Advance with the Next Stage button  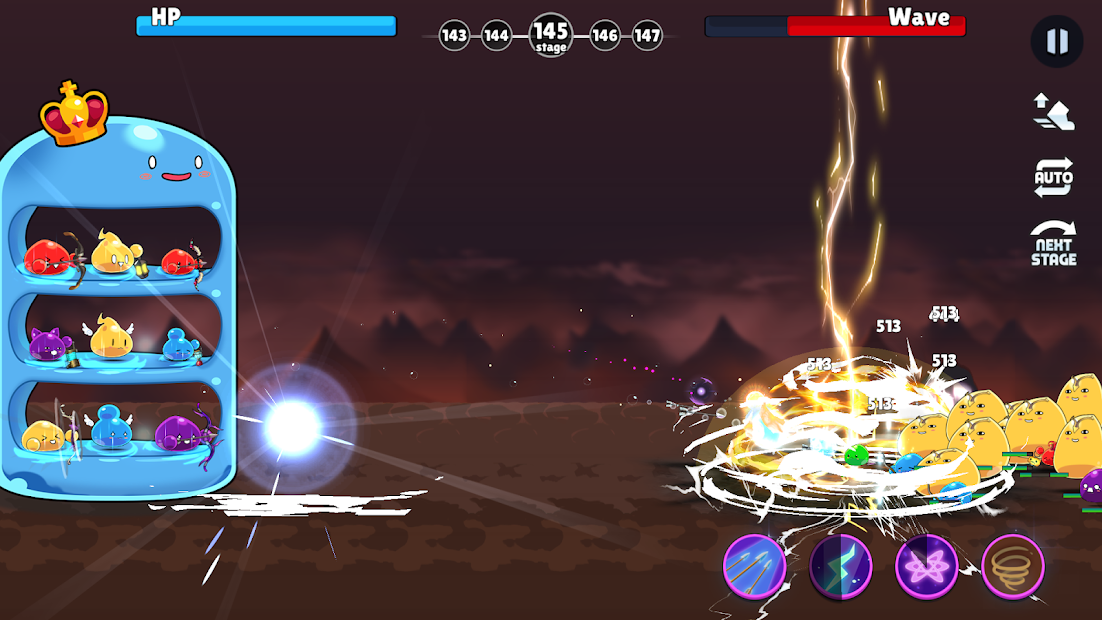click(x=1054, y=244)
